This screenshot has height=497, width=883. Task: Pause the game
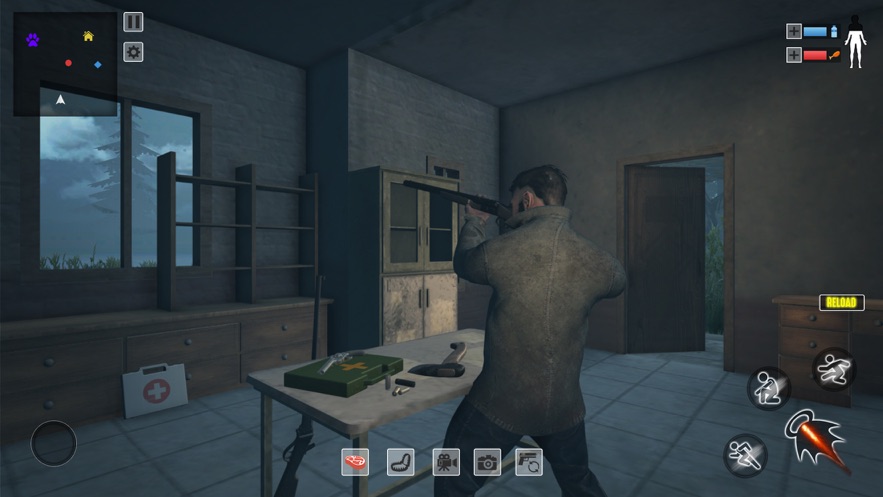pyautogui.click(x=133, y=22)
